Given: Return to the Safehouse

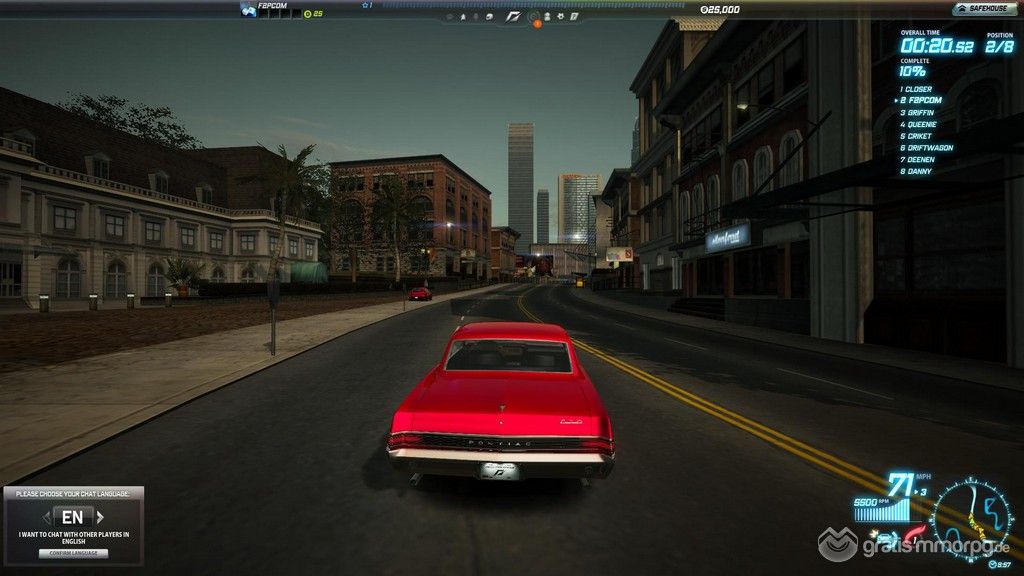Looking at the screenshot, I should tap(985, 9).
